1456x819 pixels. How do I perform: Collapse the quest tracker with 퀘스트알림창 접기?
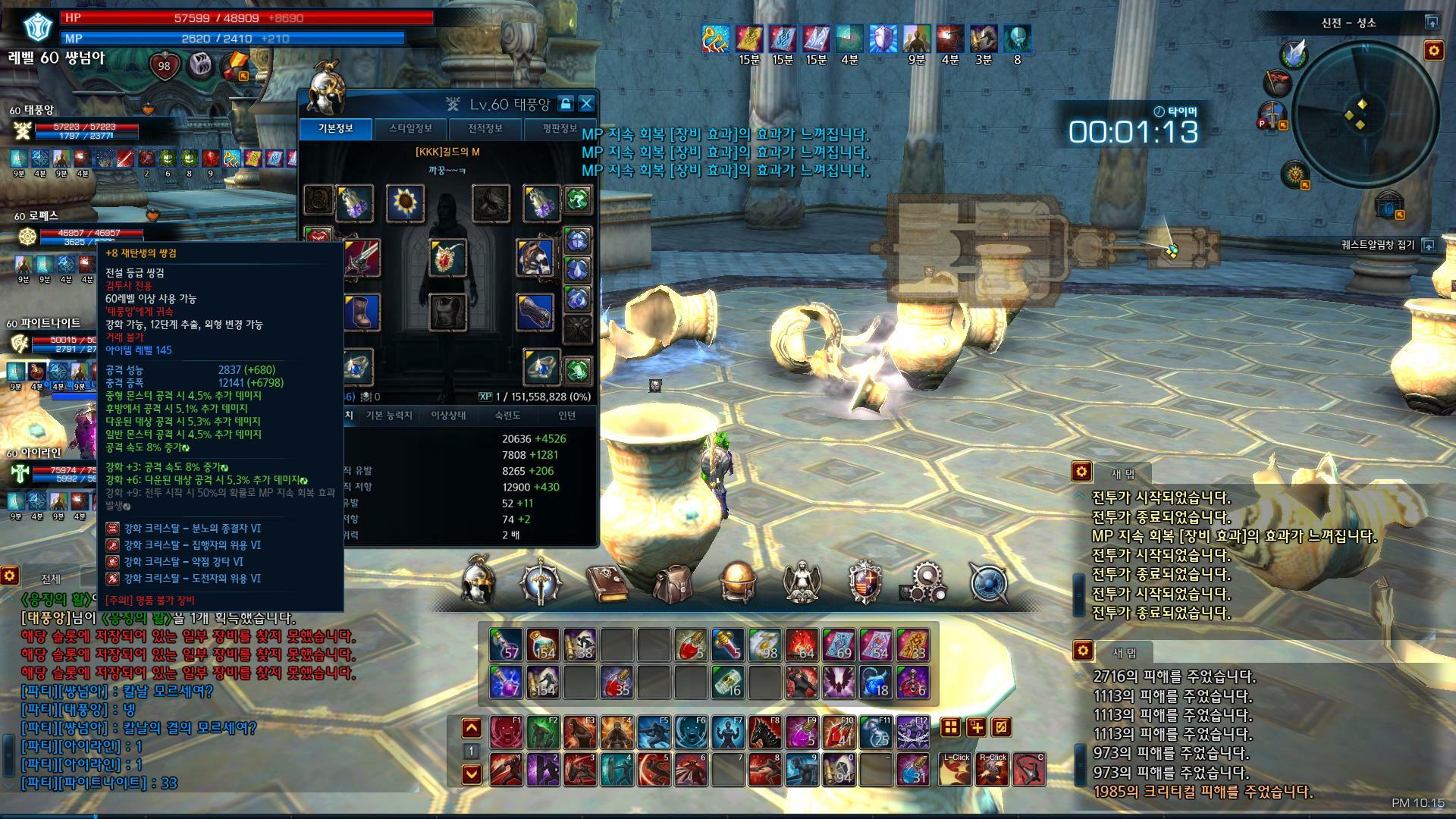1428,245
